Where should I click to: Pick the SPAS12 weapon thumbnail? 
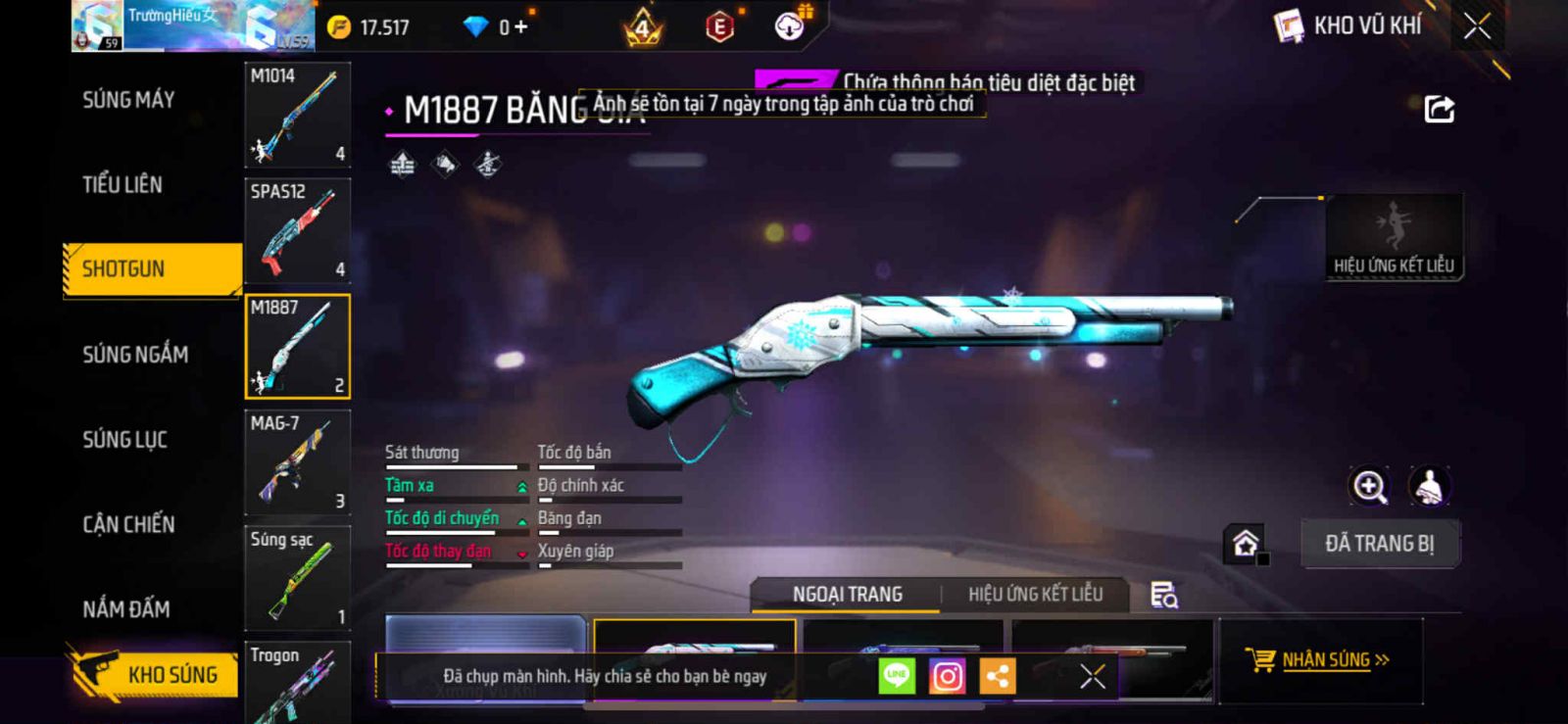(297, 230)
